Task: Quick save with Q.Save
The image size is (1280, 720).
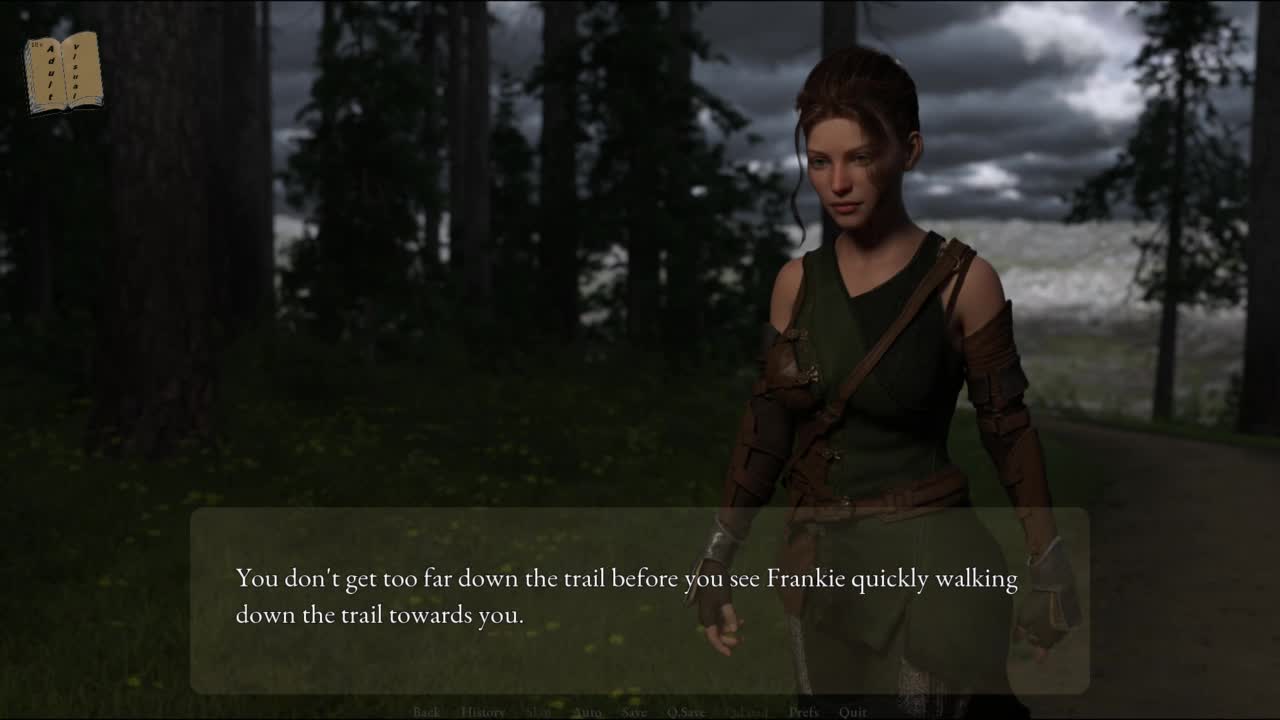Action: [686, 712]
